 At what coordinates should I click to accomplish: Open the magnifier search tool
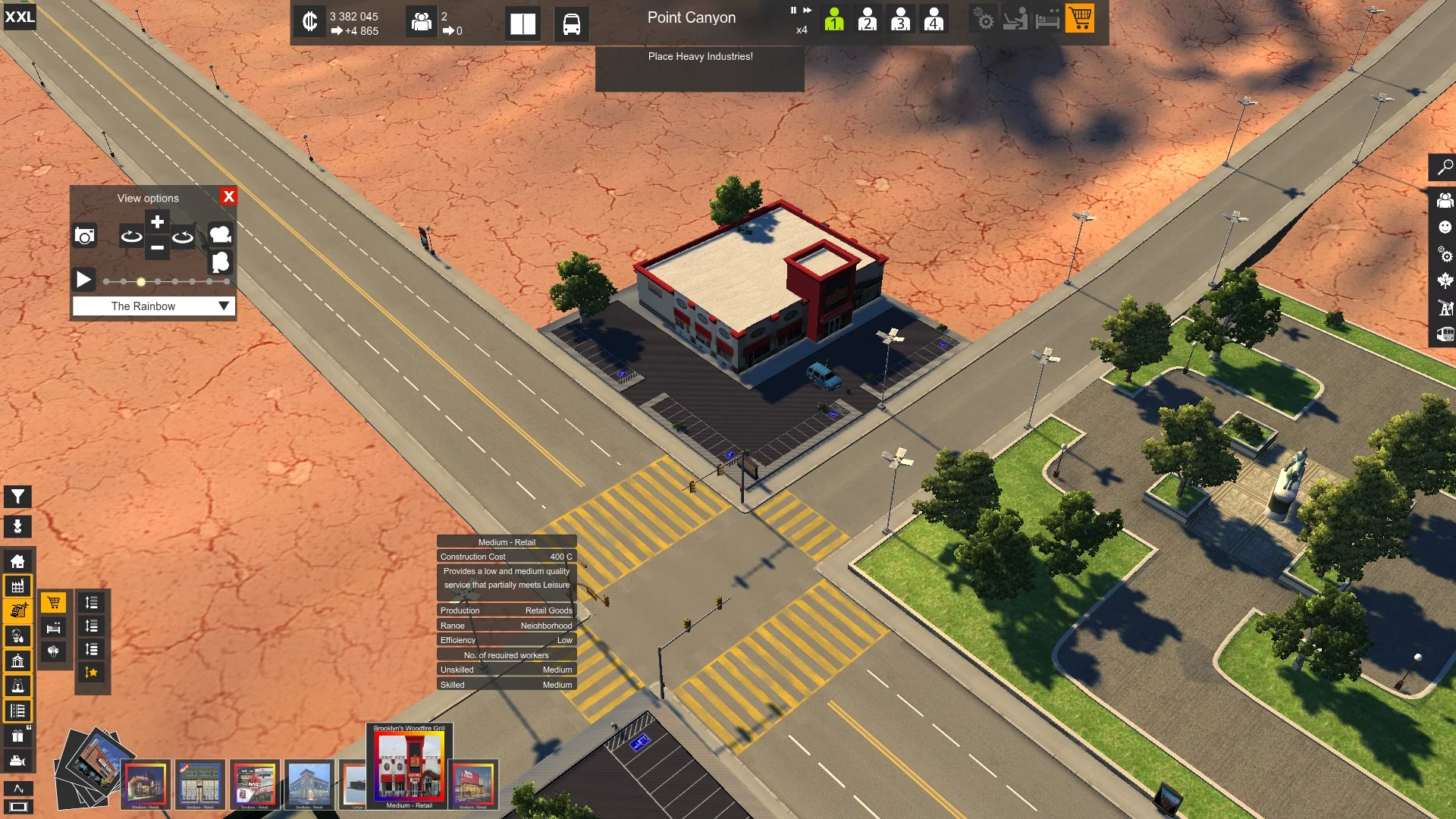1445,167
